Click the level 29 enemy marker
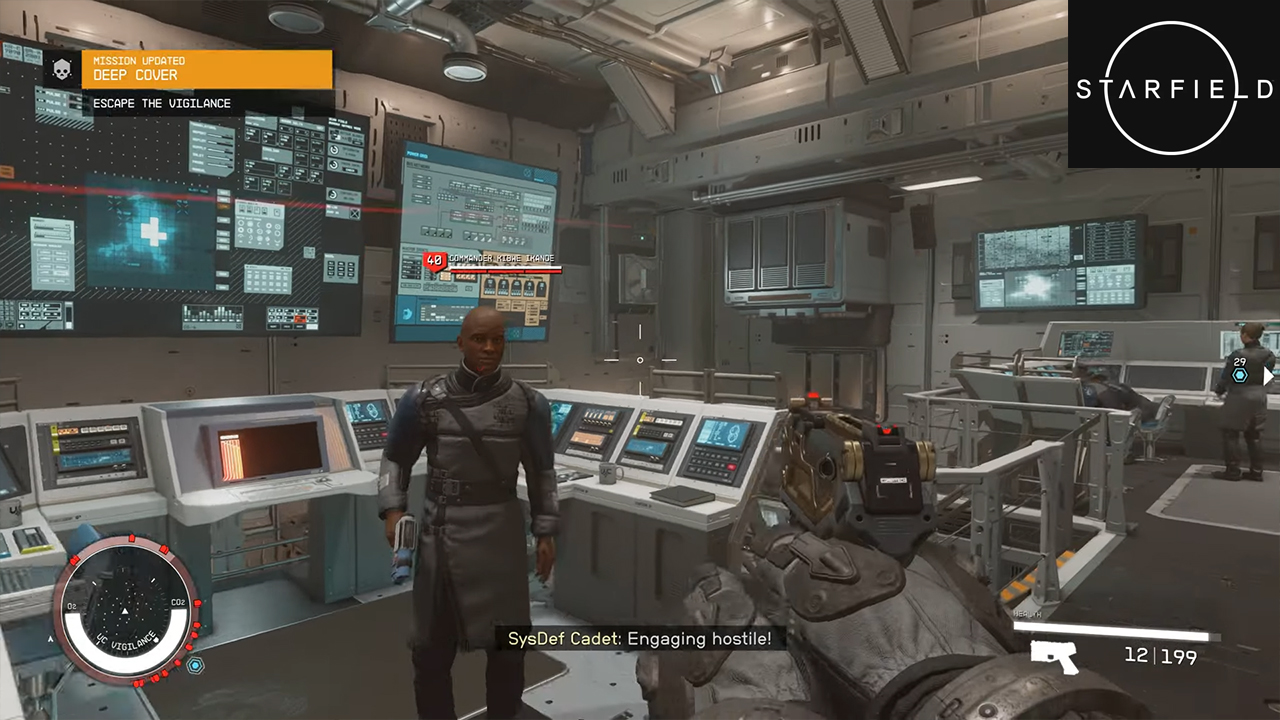The height and width of the screenshot is (720, 1280). (1240, 369)
